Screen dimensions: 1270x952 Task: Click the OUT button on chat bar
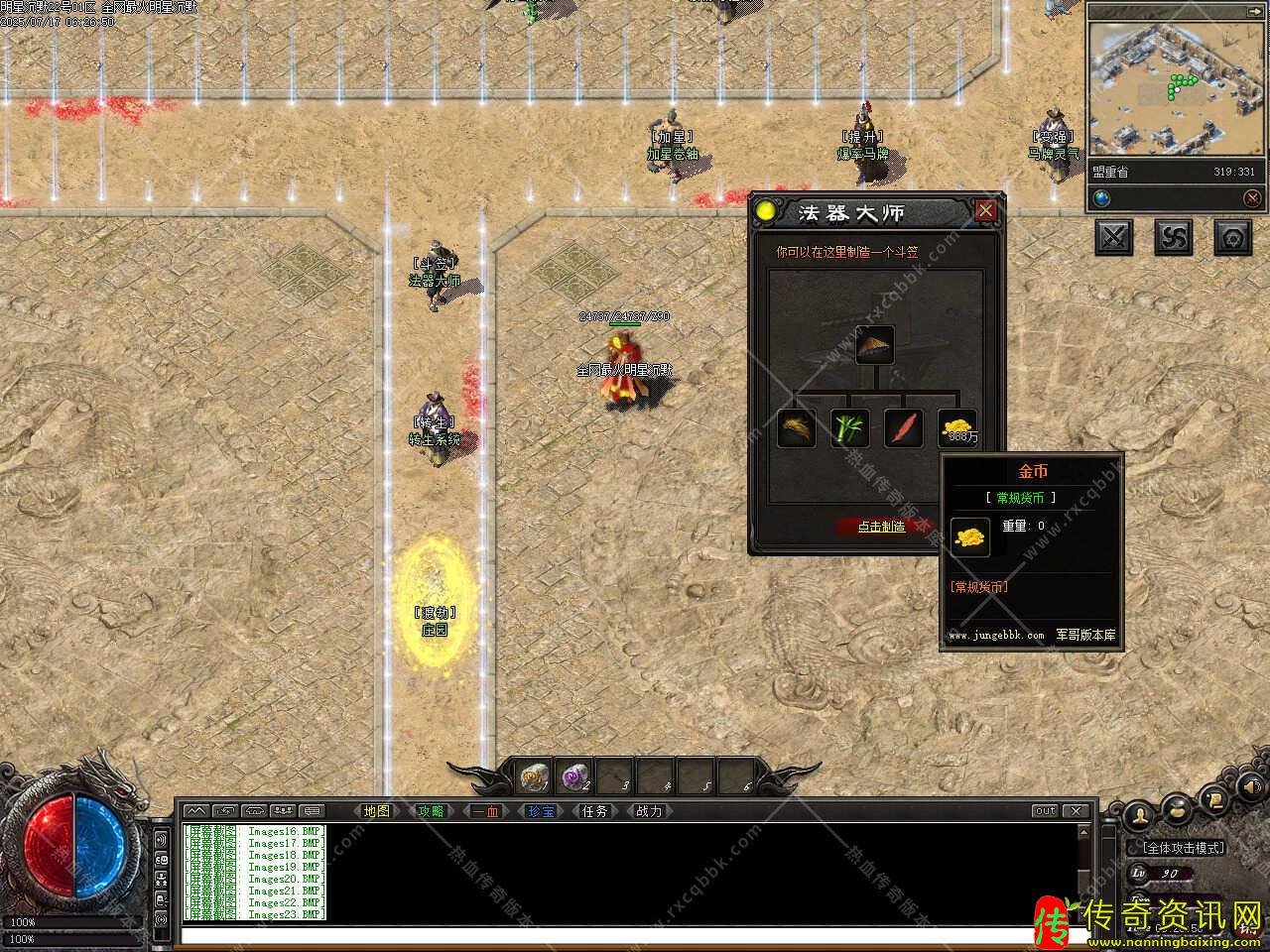[1045, 811]
